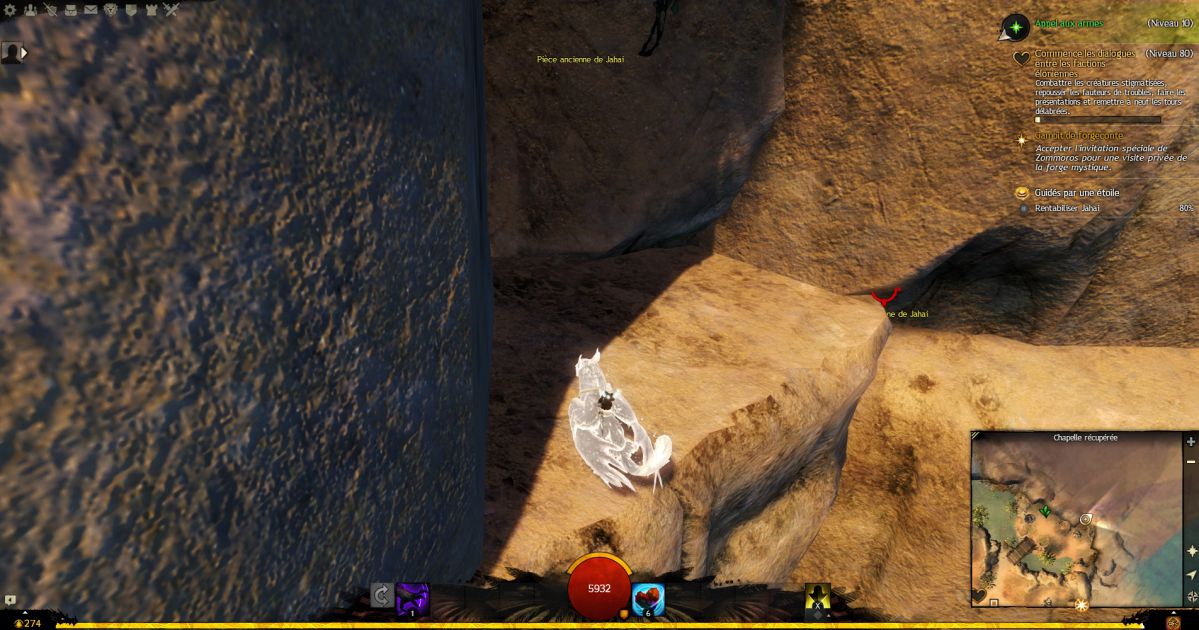Open the World vs World castle icon
This screenshot has width=1199, height=630.
150,10
